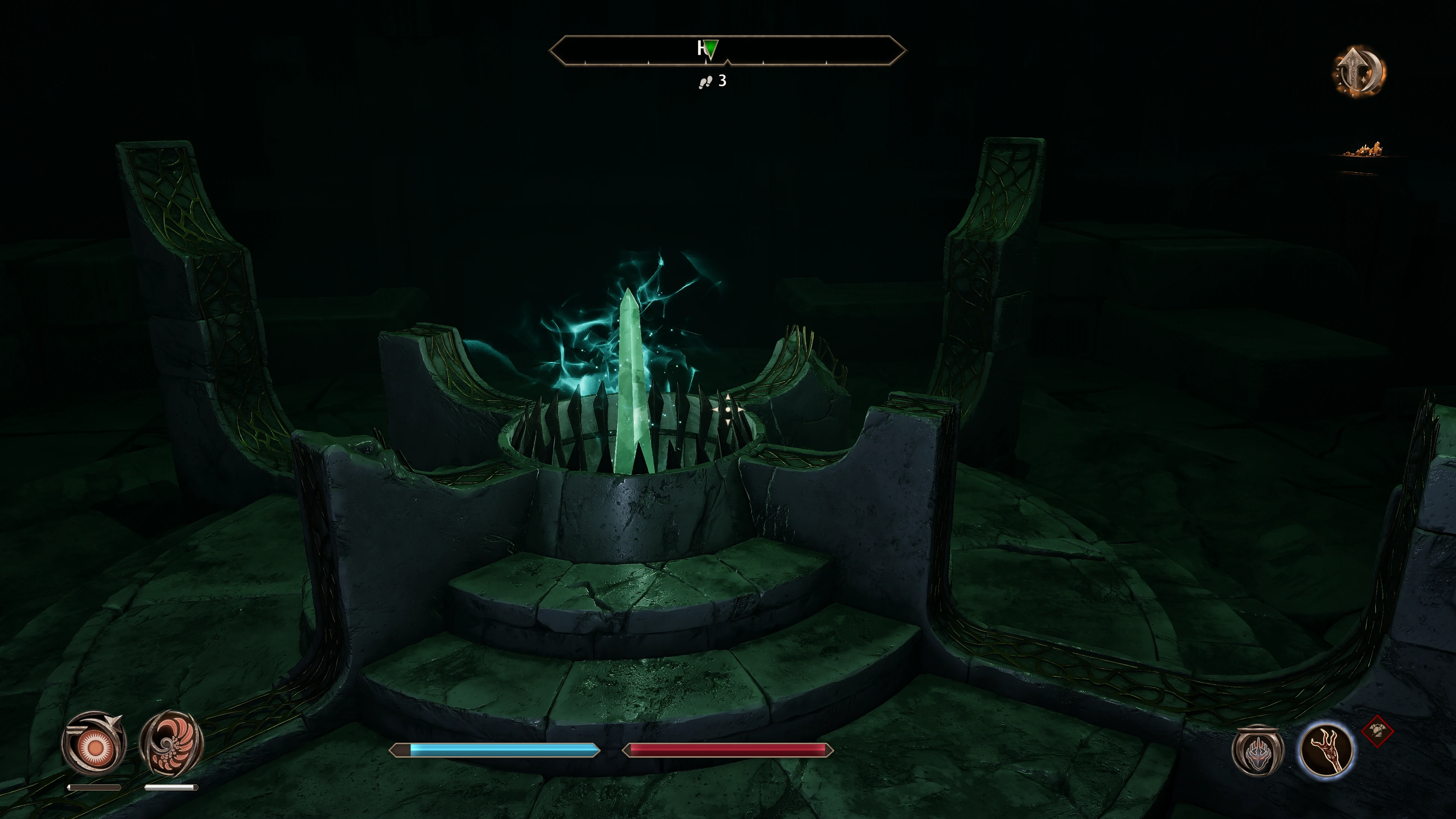Viewport: 1456px width, 819px height.
Task: Click the red diamond status icon
Action: [1378, 732]
